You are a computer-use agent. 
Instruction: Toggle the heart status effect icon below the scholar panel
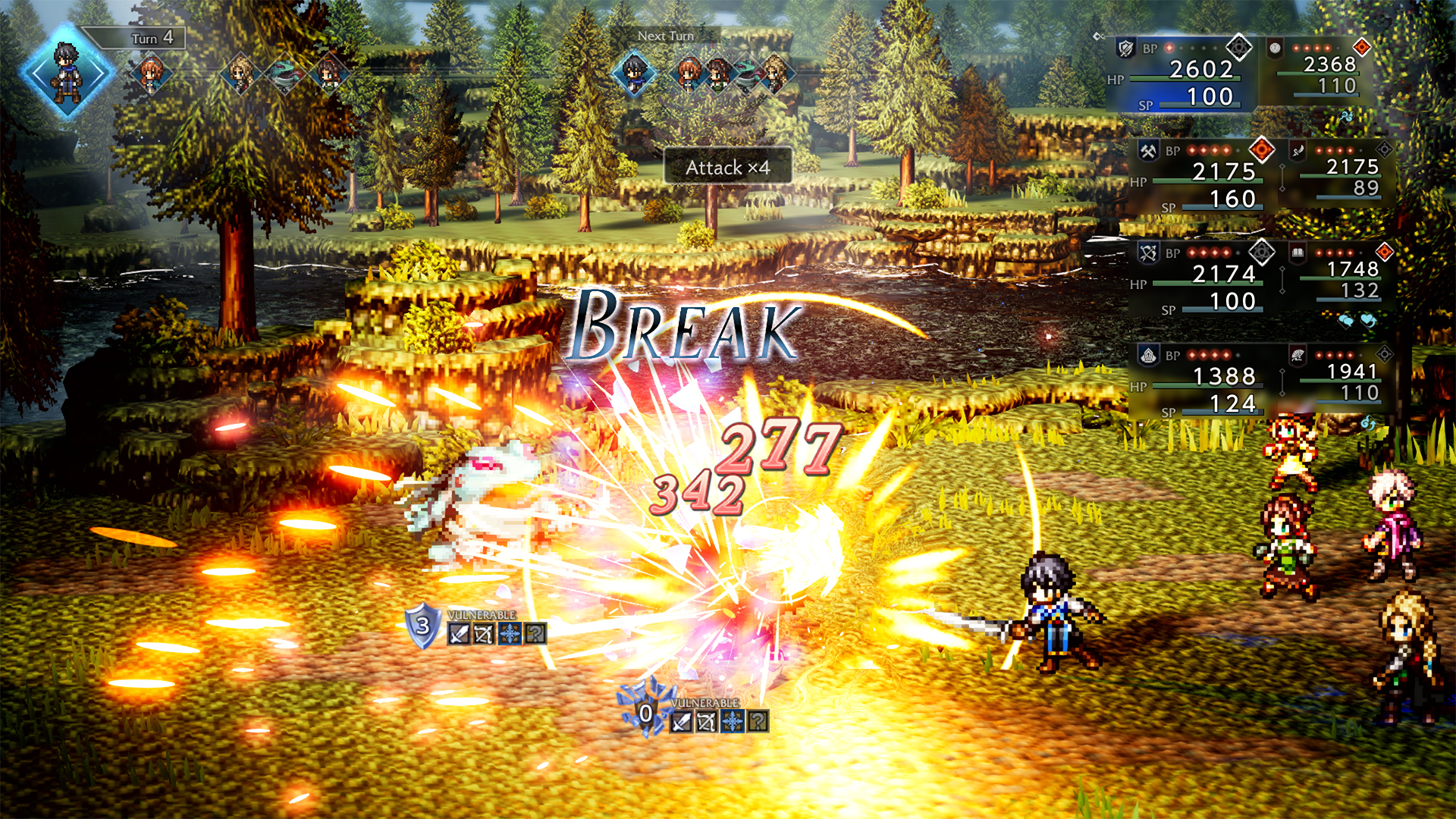point(1367,320)
